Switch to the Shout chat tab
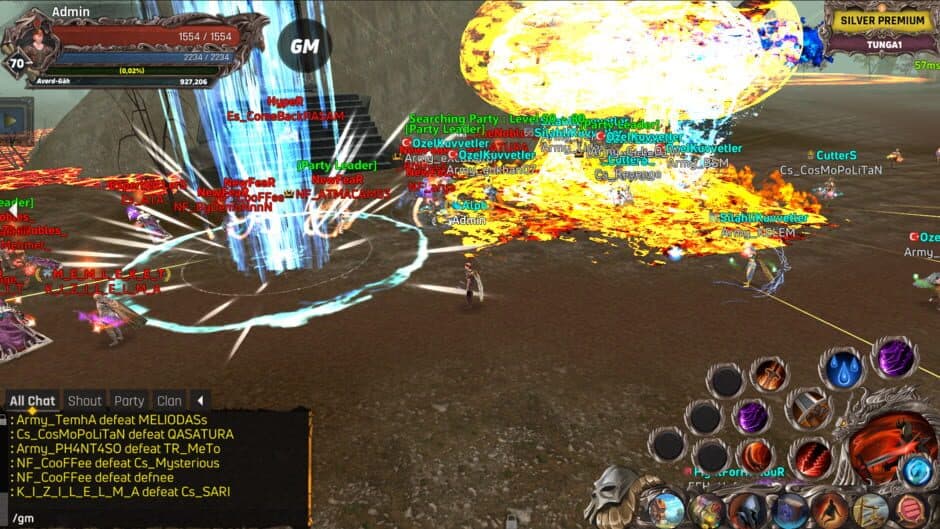Viewport: 940px width, 529px height. [85, 401]
